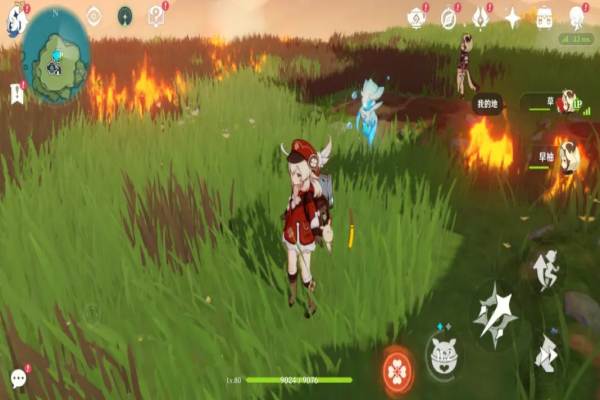Open the tutorial question mark icon

pyautogui.click(x=156, y=15)
